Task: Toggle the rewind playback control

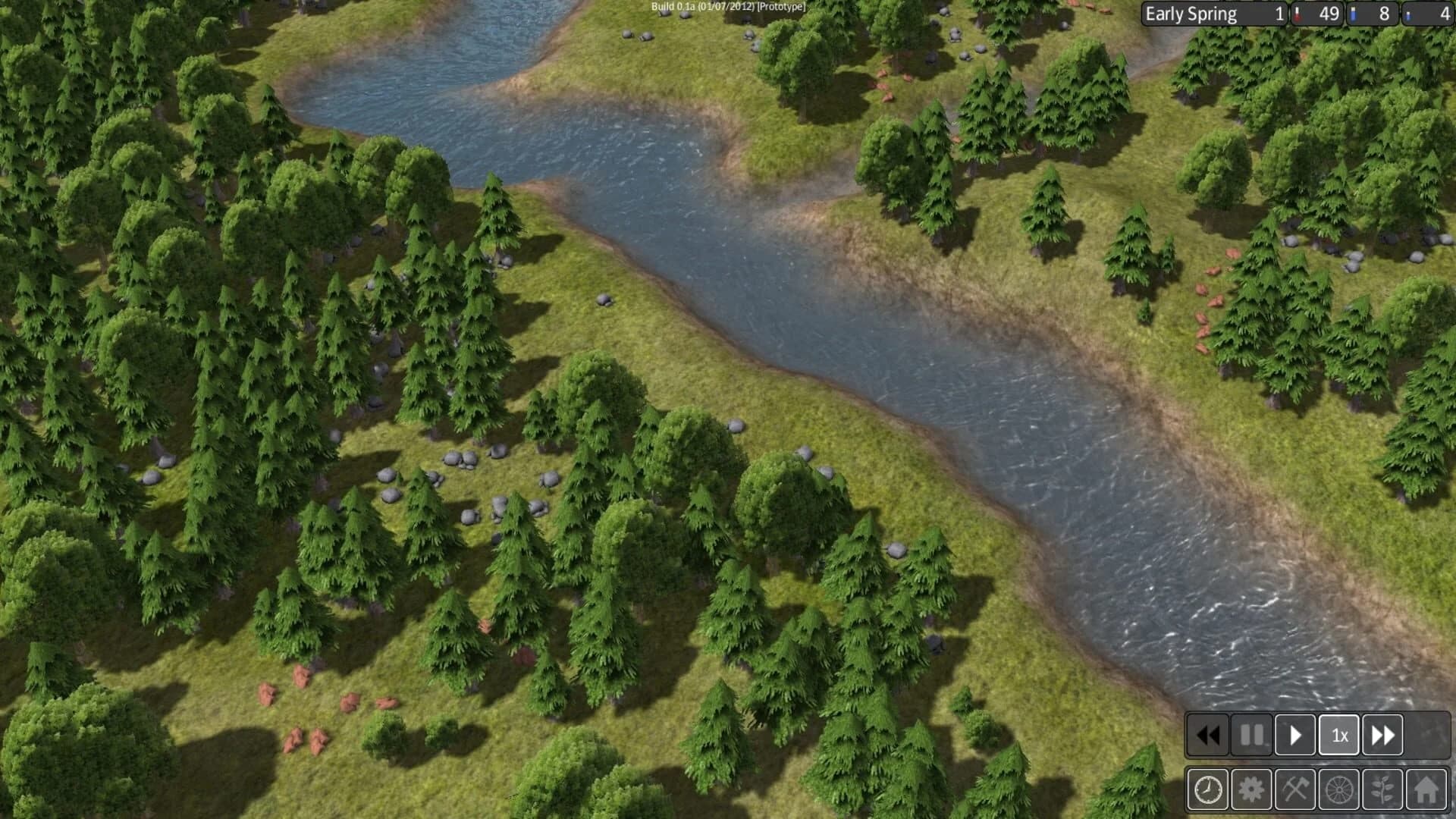Action: pos(1209,735)
